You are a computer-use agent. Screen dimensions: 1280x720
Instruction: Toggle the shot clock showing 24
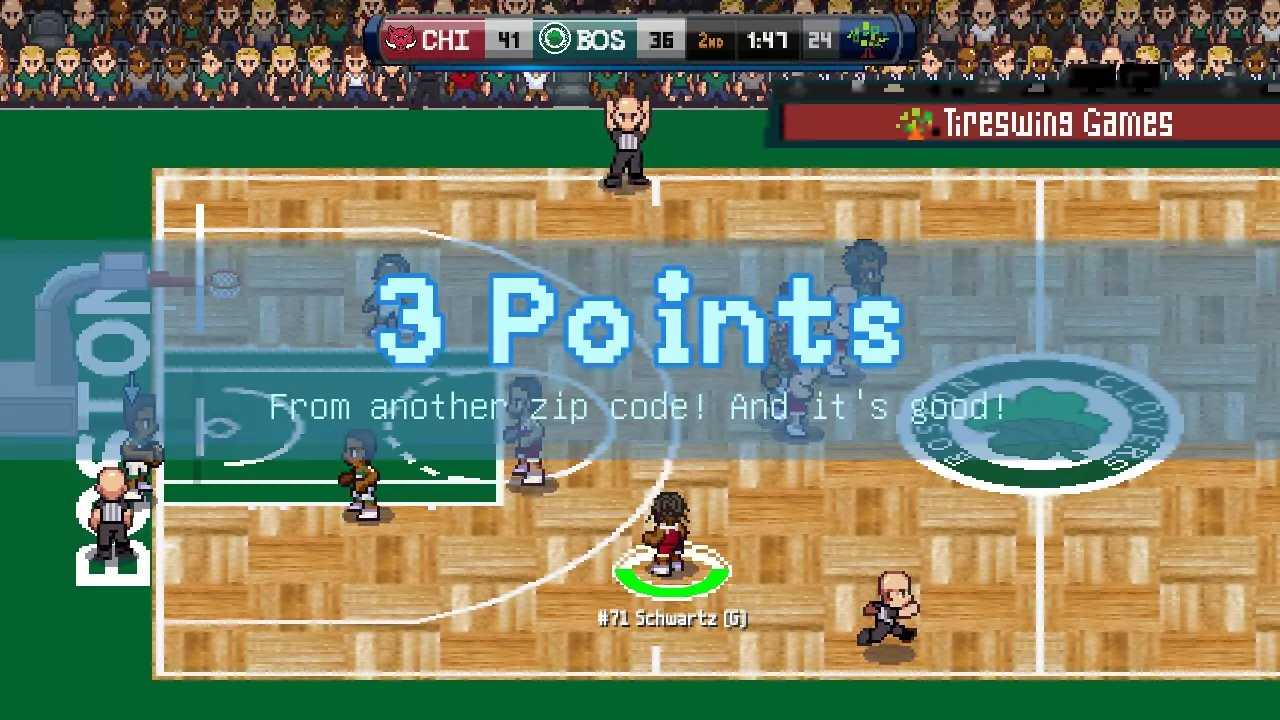tap(820, 40)
